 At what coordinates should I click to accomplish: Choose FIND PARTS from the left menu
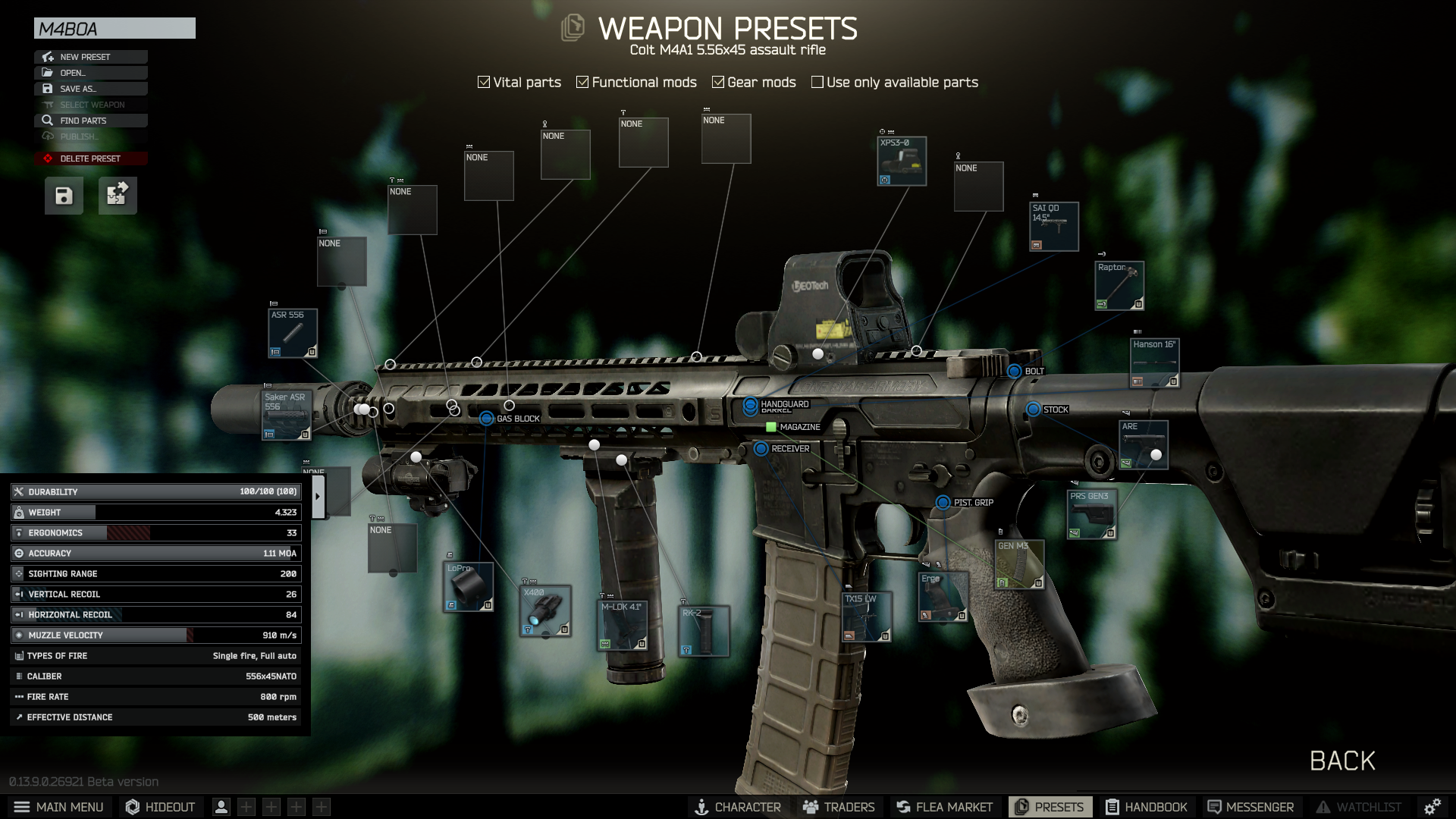click(90, 121)
